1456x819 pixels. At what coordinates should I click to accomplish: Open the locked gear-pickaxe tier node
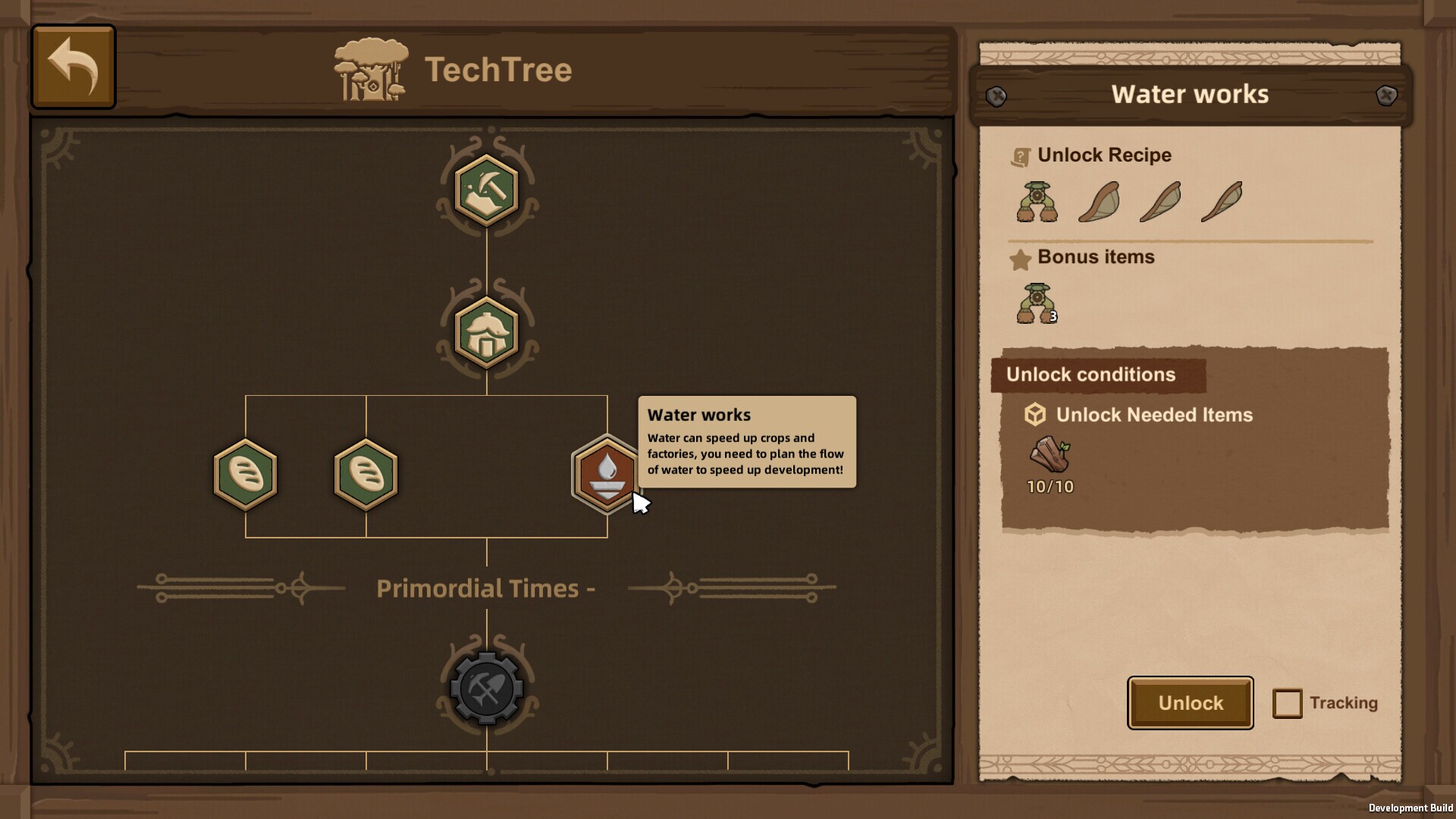point(485,689)
